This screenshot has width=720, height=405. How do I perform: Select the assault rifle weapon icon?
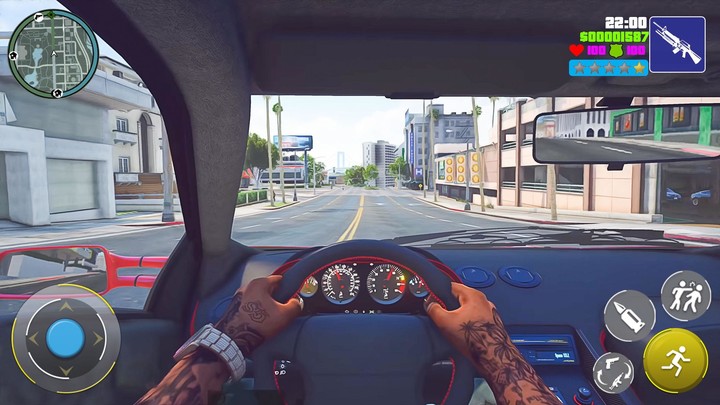pyautogui.click(x=676, y=45)
